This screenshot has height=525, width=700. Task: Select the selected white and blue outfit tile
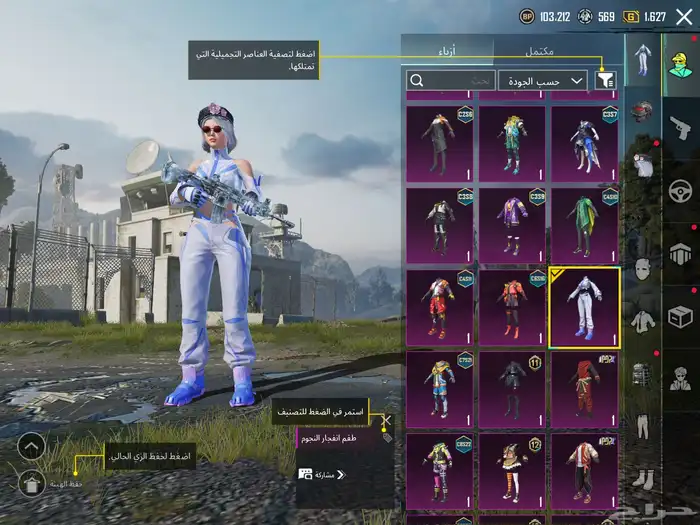[584, 306]
